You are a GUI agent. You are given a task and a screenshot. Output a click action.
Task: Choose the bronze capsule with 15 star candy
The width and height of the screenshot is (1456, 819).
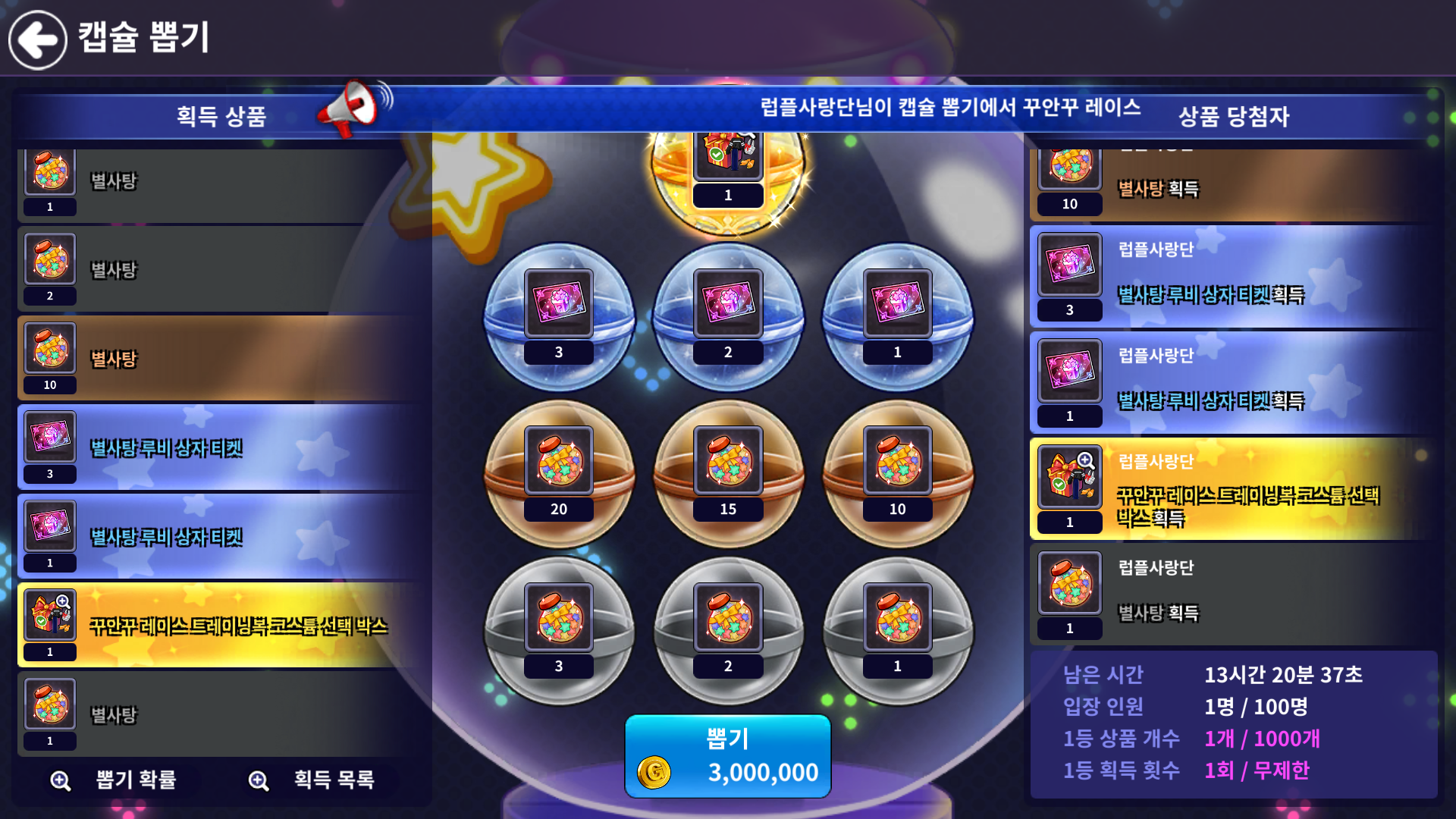(x=728, y=473)
